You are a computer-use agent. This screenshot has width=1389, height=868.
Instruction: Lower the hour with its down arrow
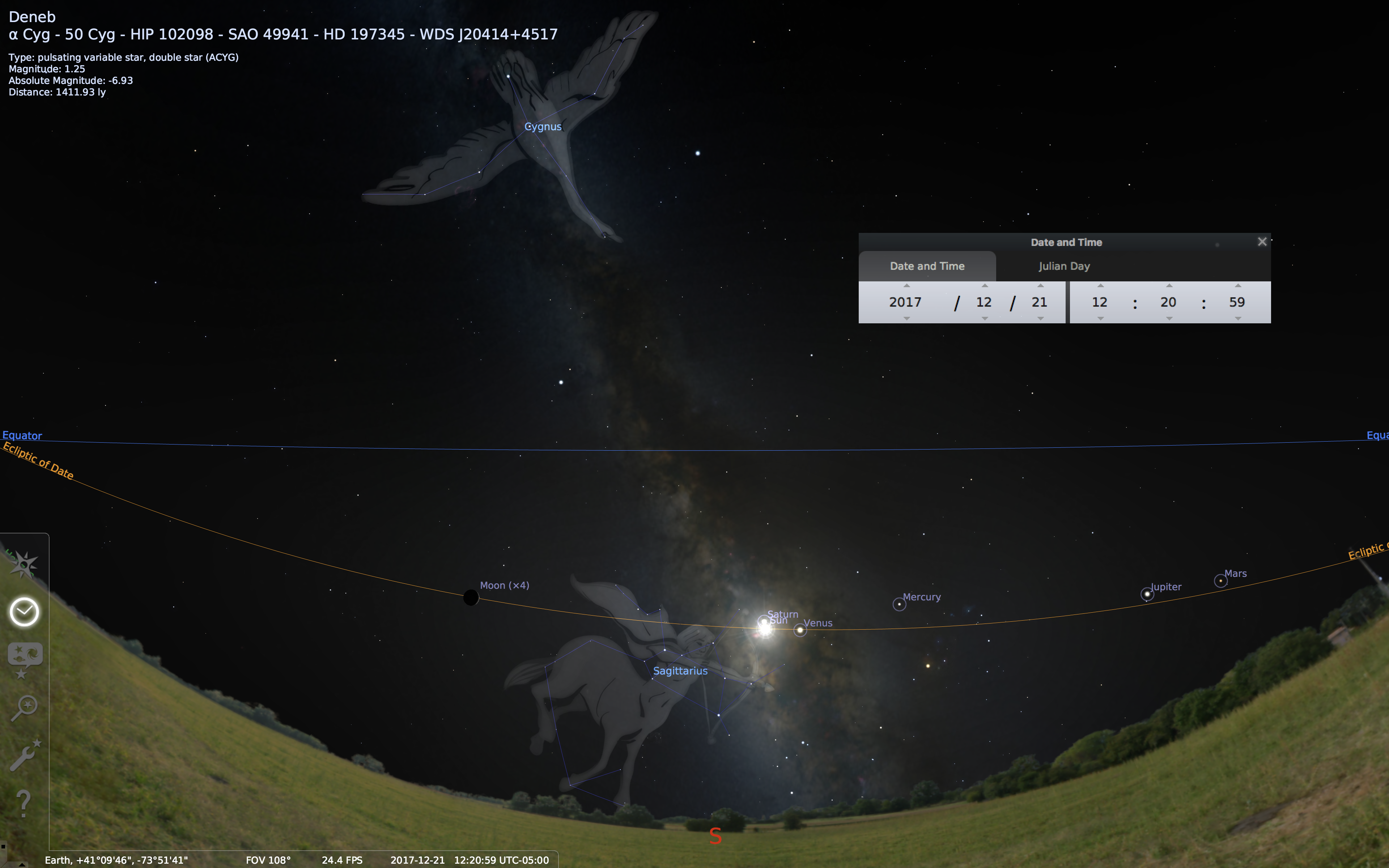click(x=1100, y=319)
